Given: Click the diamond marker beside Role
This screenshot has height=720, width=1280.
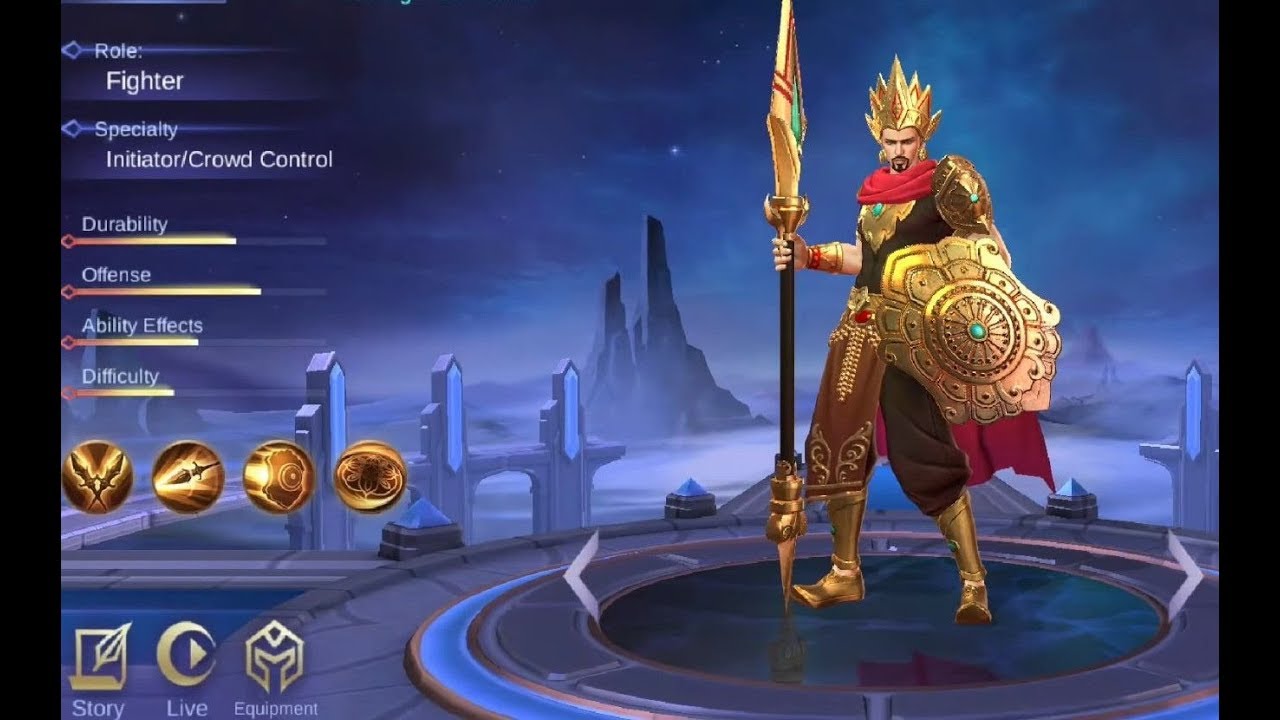Looking at the screenshot, I should [72, 49].
